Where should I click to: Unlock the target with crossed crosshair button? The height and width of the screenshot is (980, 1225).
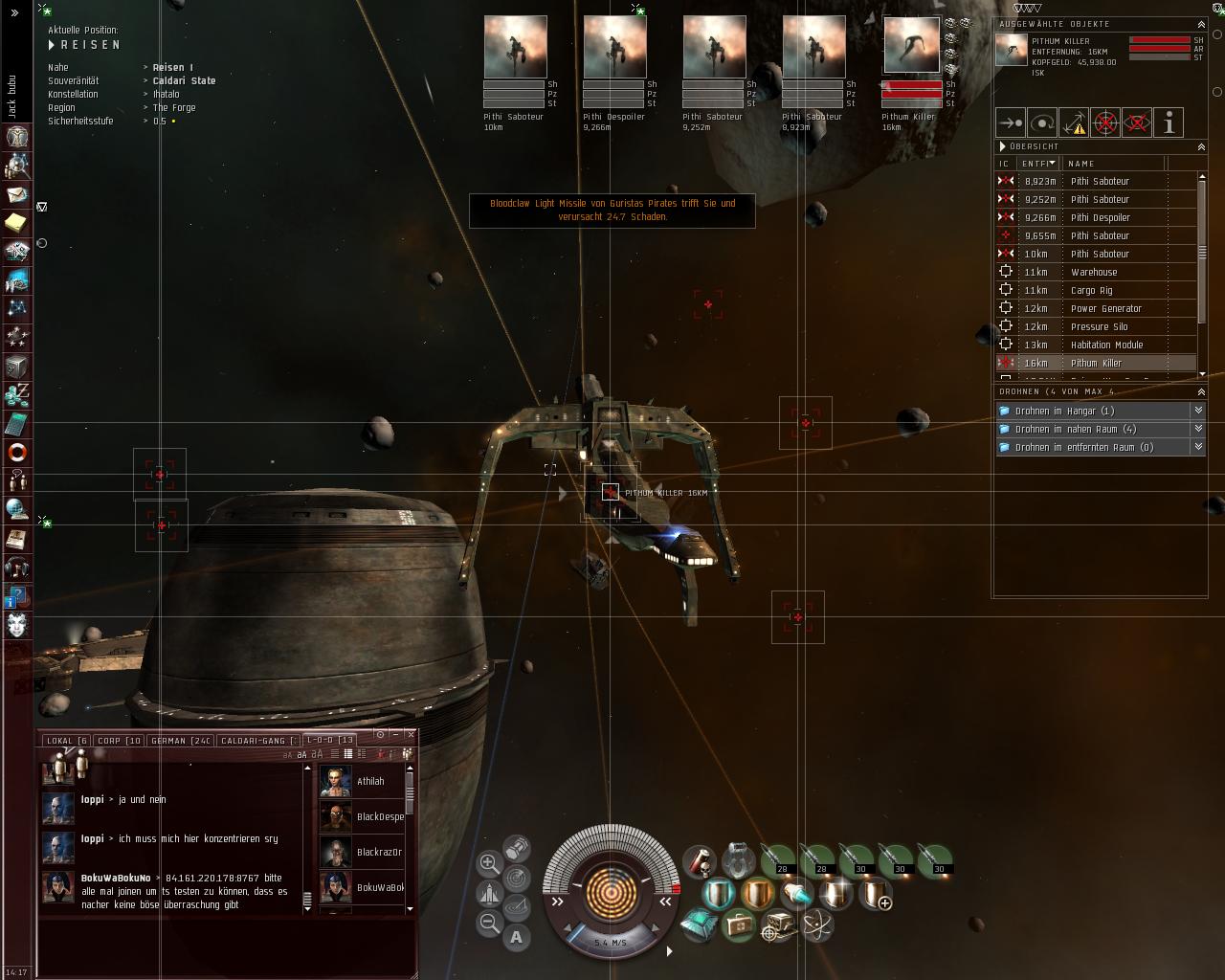pos(1105,122)
